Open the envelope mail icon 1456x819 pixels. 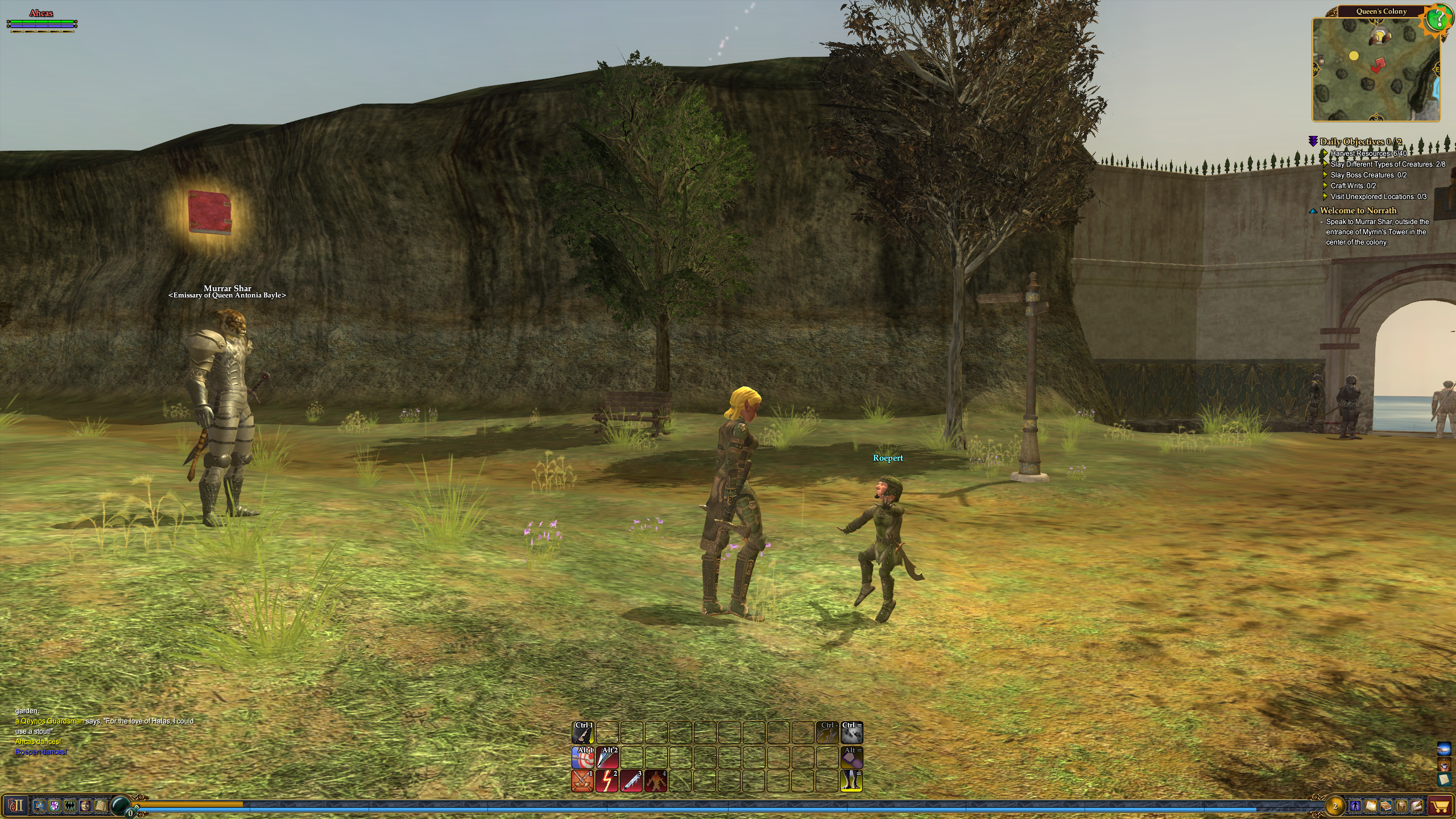pyautogui.click(x=1417, y=806)
